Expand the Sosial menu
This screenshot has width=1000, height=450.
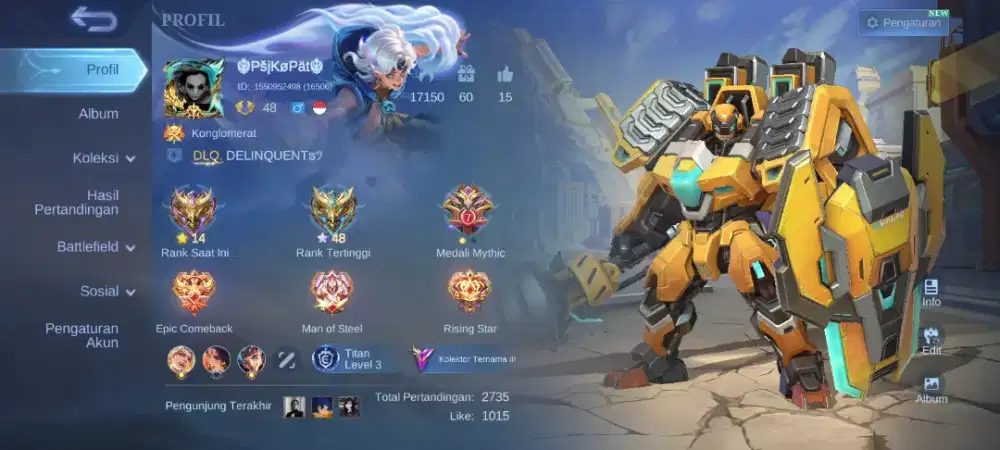(x=107, y=292)
